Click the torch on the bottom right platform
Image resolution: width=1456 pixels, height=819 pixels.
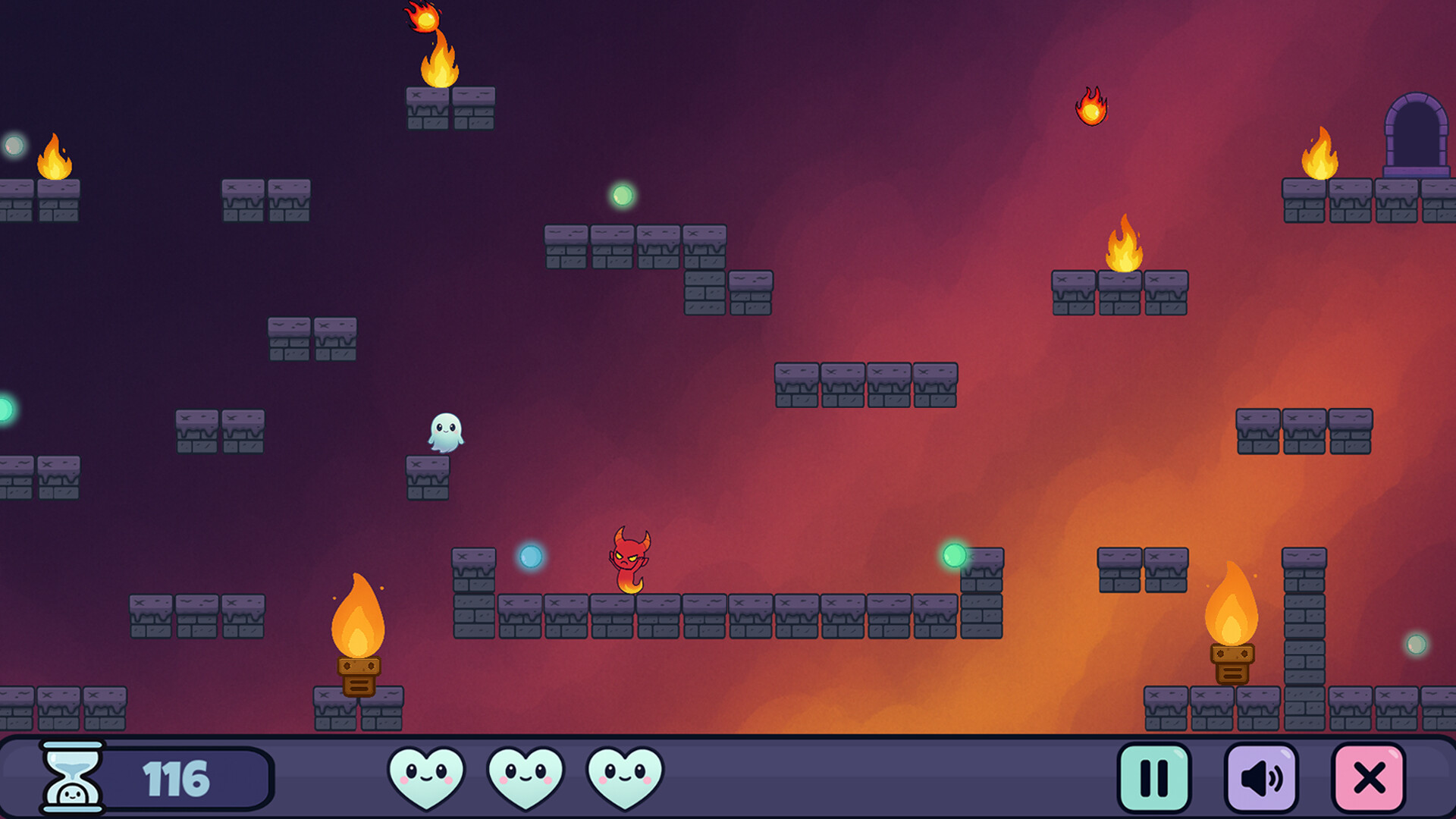tap(1232, 622)
